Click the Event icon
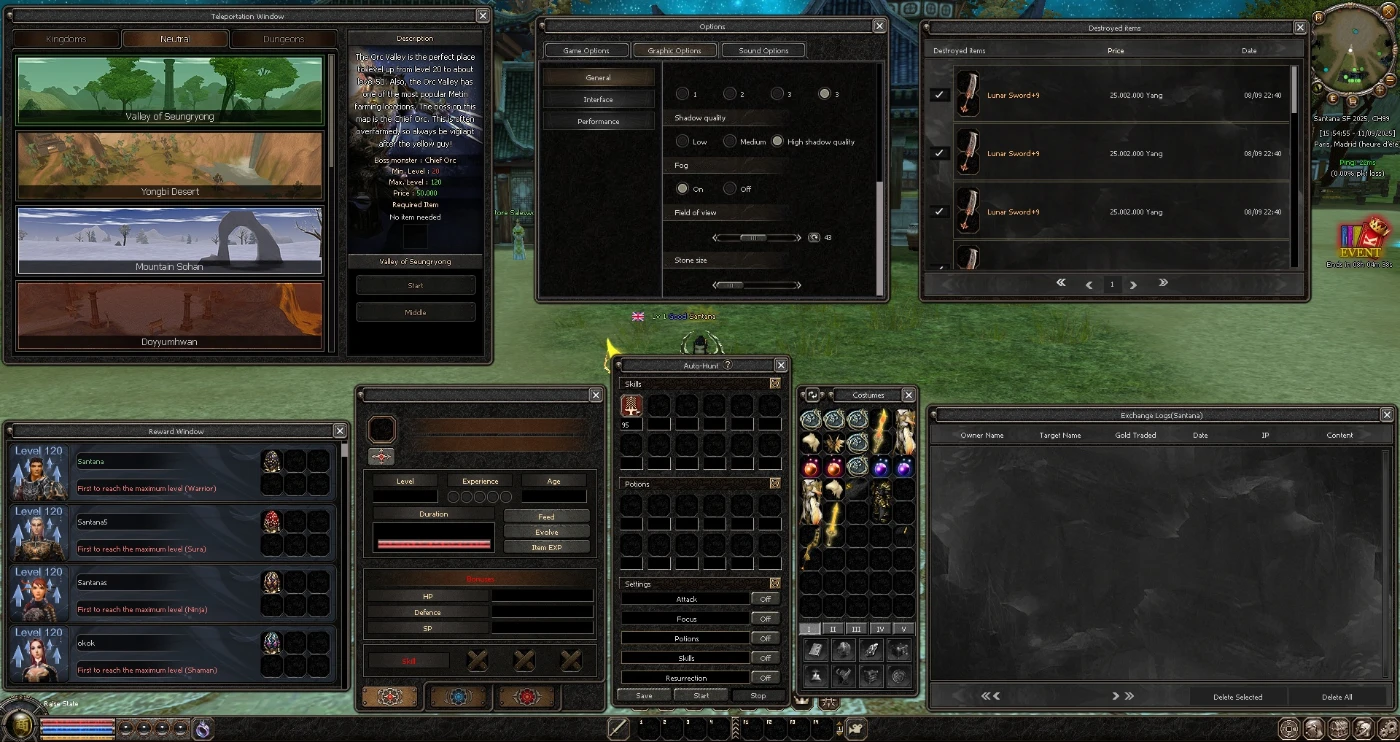The image size is (1400, 742). [1359, 239]
